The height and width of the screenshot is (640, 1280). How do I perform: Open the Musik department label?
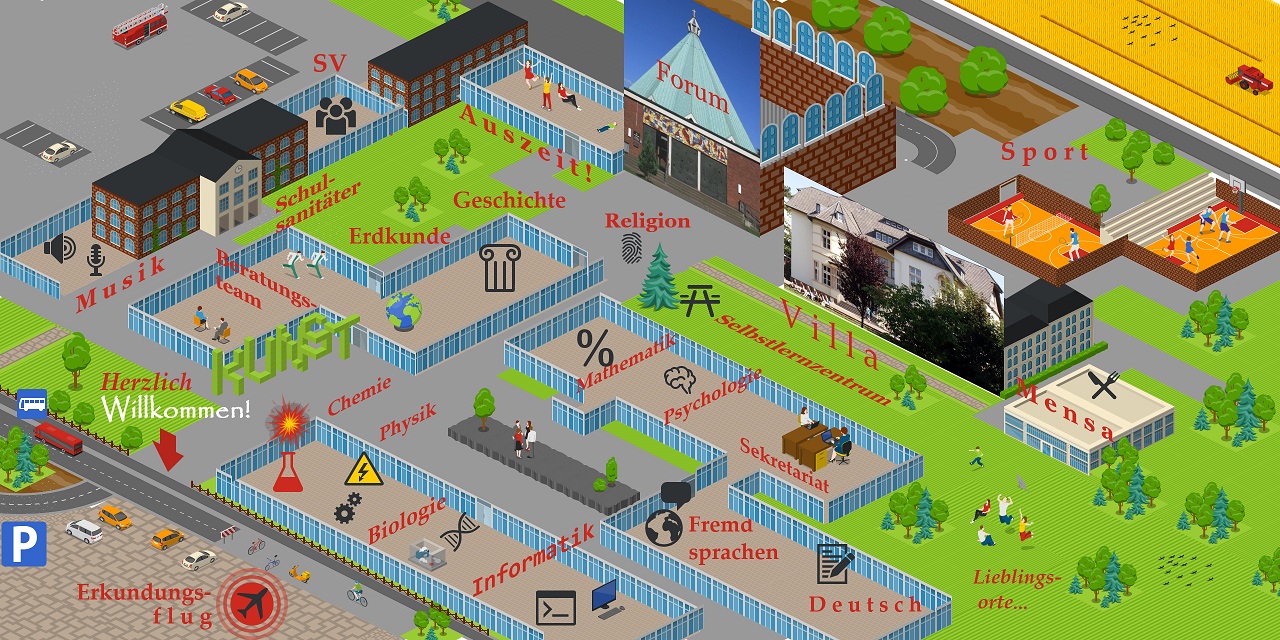(121, 283)
